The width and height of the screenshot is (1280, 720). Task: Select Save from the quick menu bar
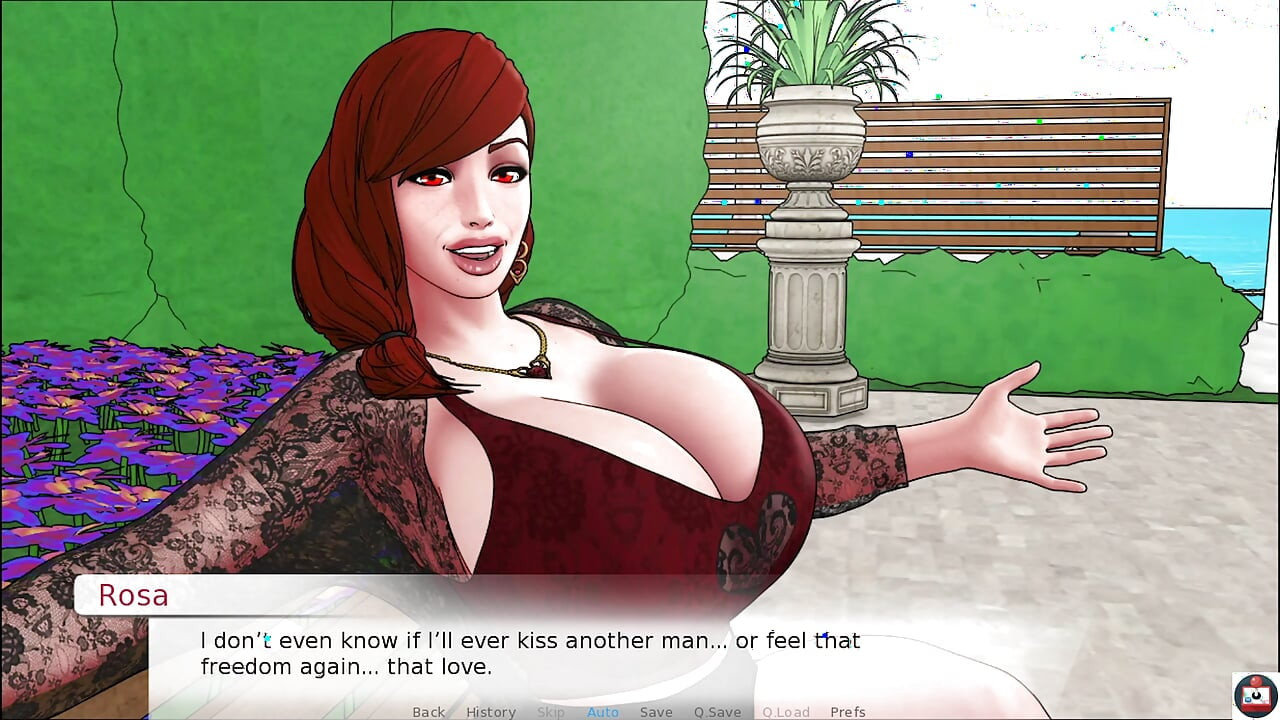click(x=656, y=712)
